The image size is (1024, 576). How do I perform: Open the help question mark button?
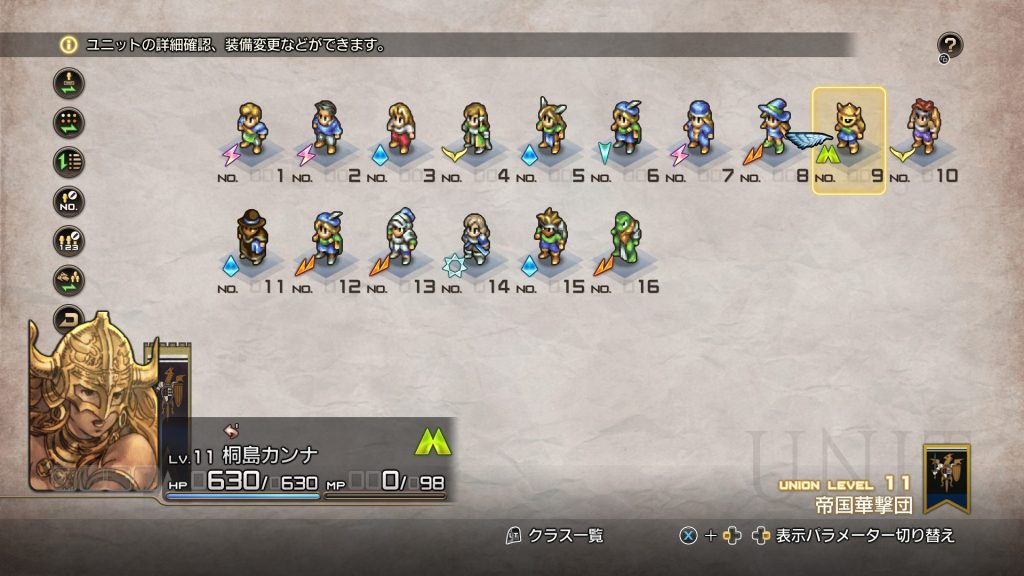click(x=950, y=45)
